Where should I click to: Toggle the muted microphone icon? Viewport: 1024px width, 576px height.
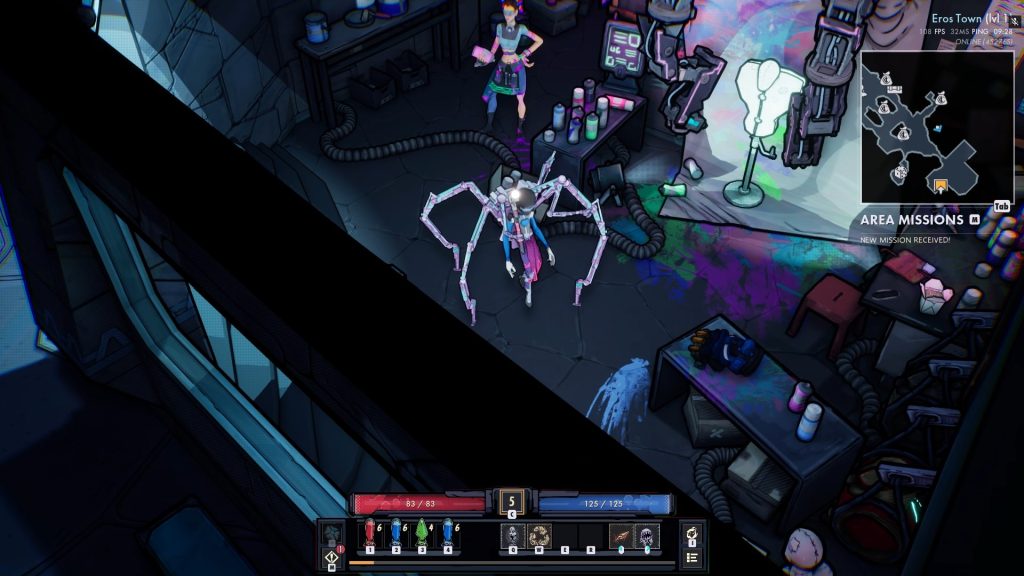tap(1015, 19)
